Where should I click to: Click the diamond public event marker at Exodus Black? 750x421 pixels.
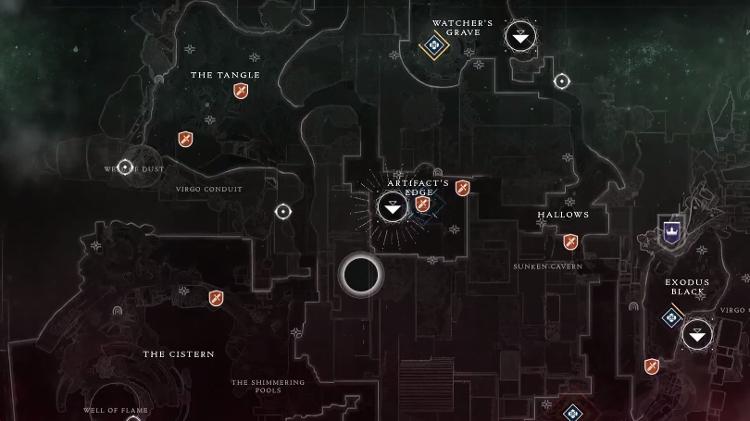point(672,318)
